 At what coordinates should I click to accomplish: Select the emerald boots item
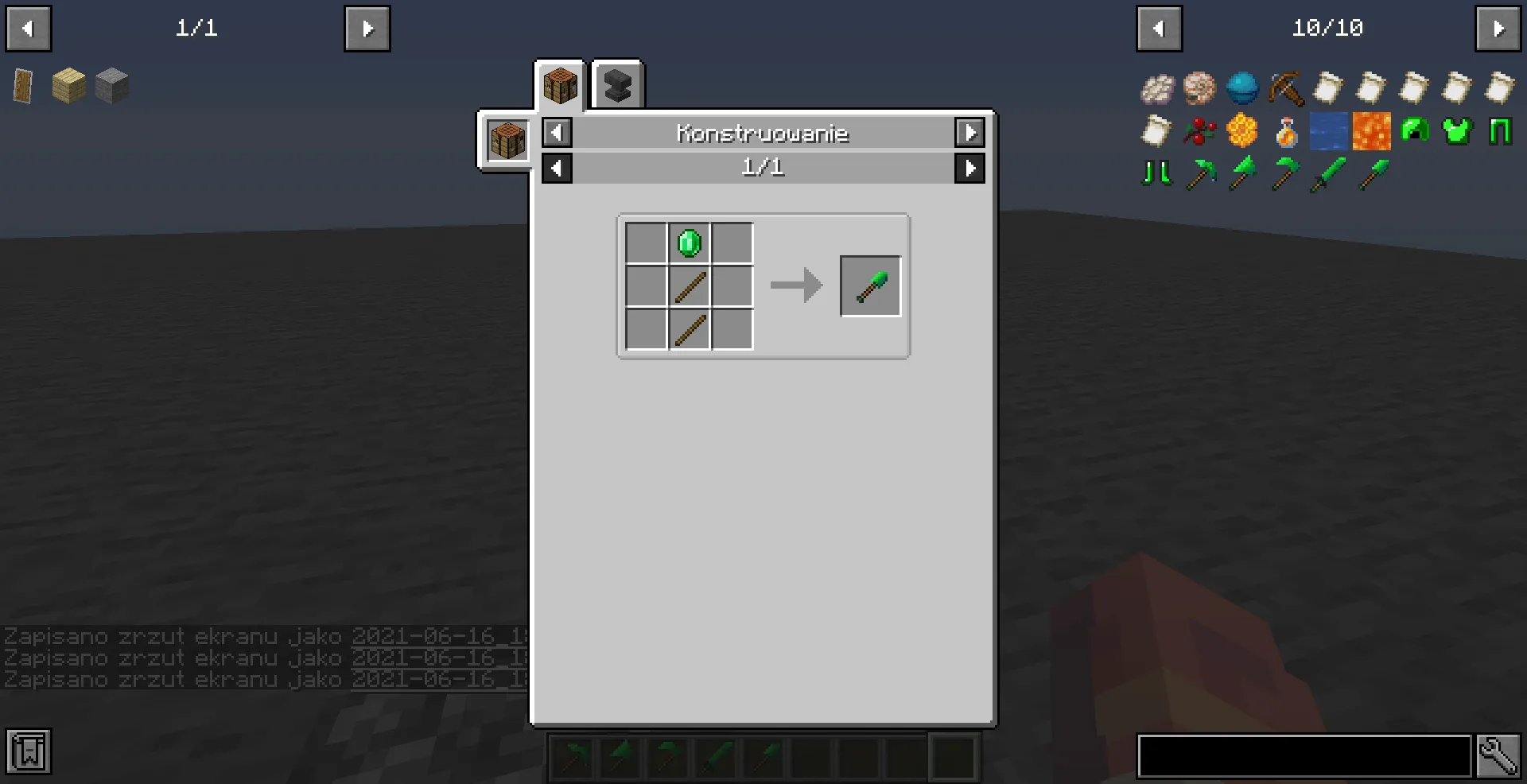tap(1157, 174)
